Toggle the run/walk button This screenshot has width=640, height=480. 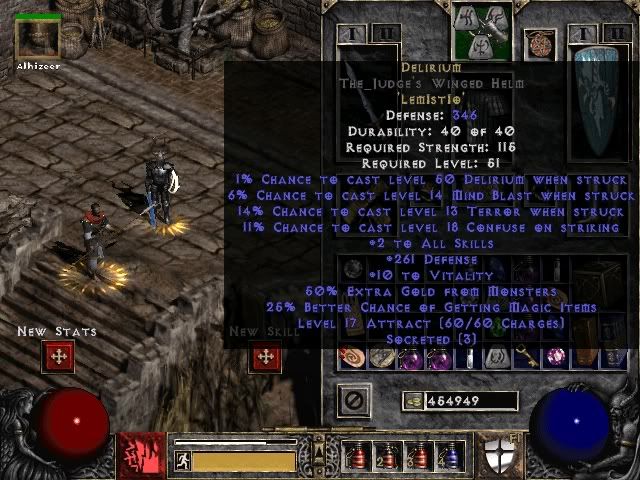click(182, 461)
